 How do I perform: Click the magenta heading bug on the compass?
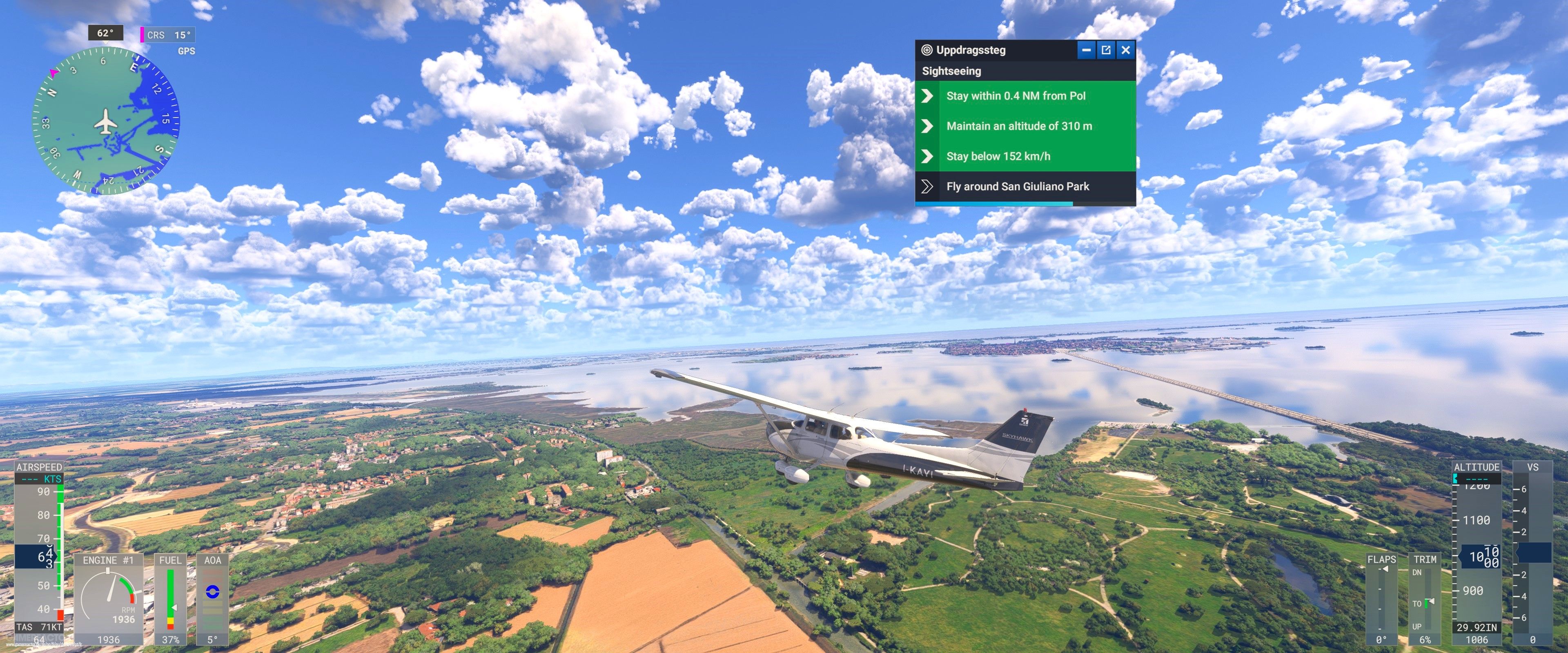point(53,72)
